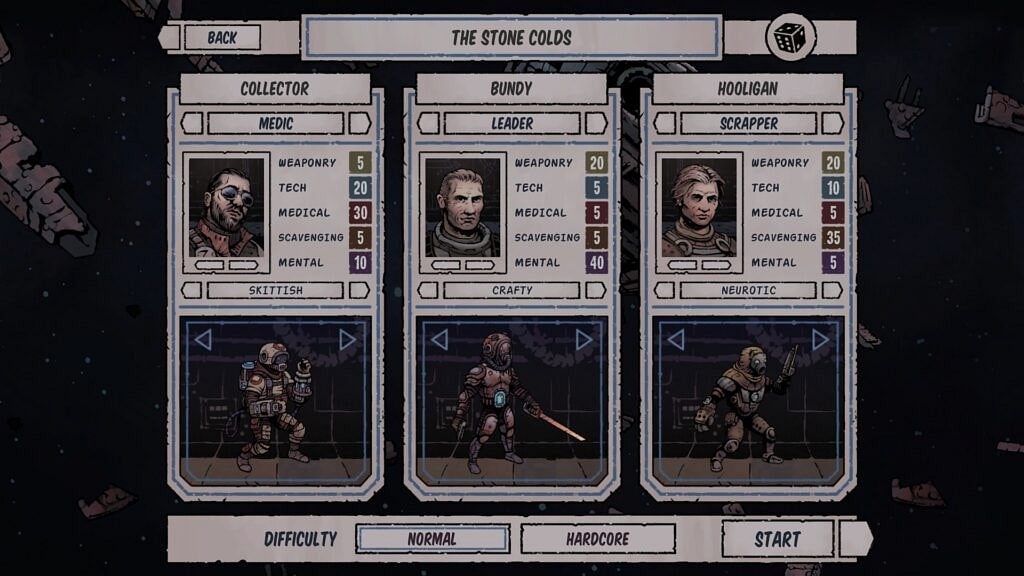The width and height of the screenshot is (1024, 576).
Task: Change Bundy's Leader class to next
Action: tap(596, 123)
